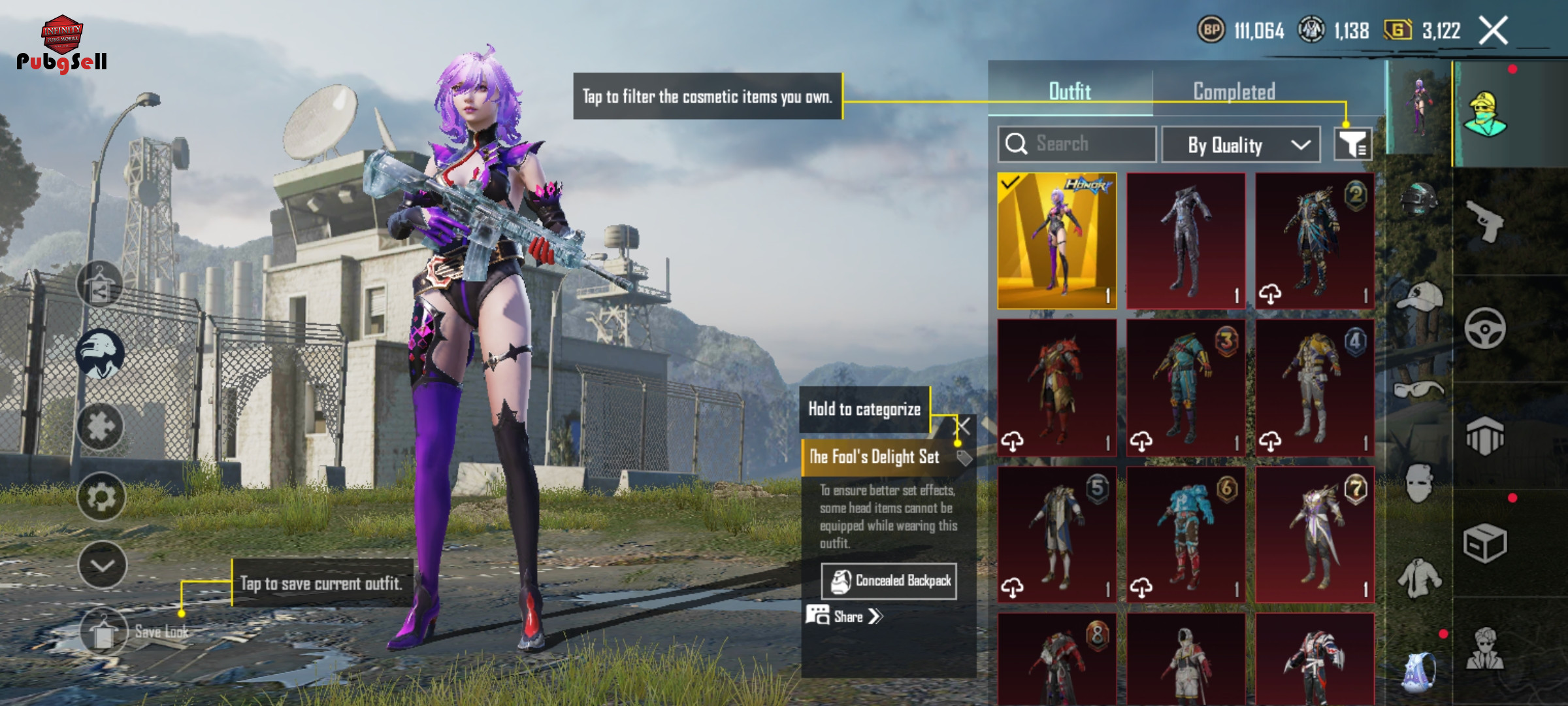1568x706 pixels.
Task: Choose the outfit tile with badge 2
Action: pos(1315,241)
